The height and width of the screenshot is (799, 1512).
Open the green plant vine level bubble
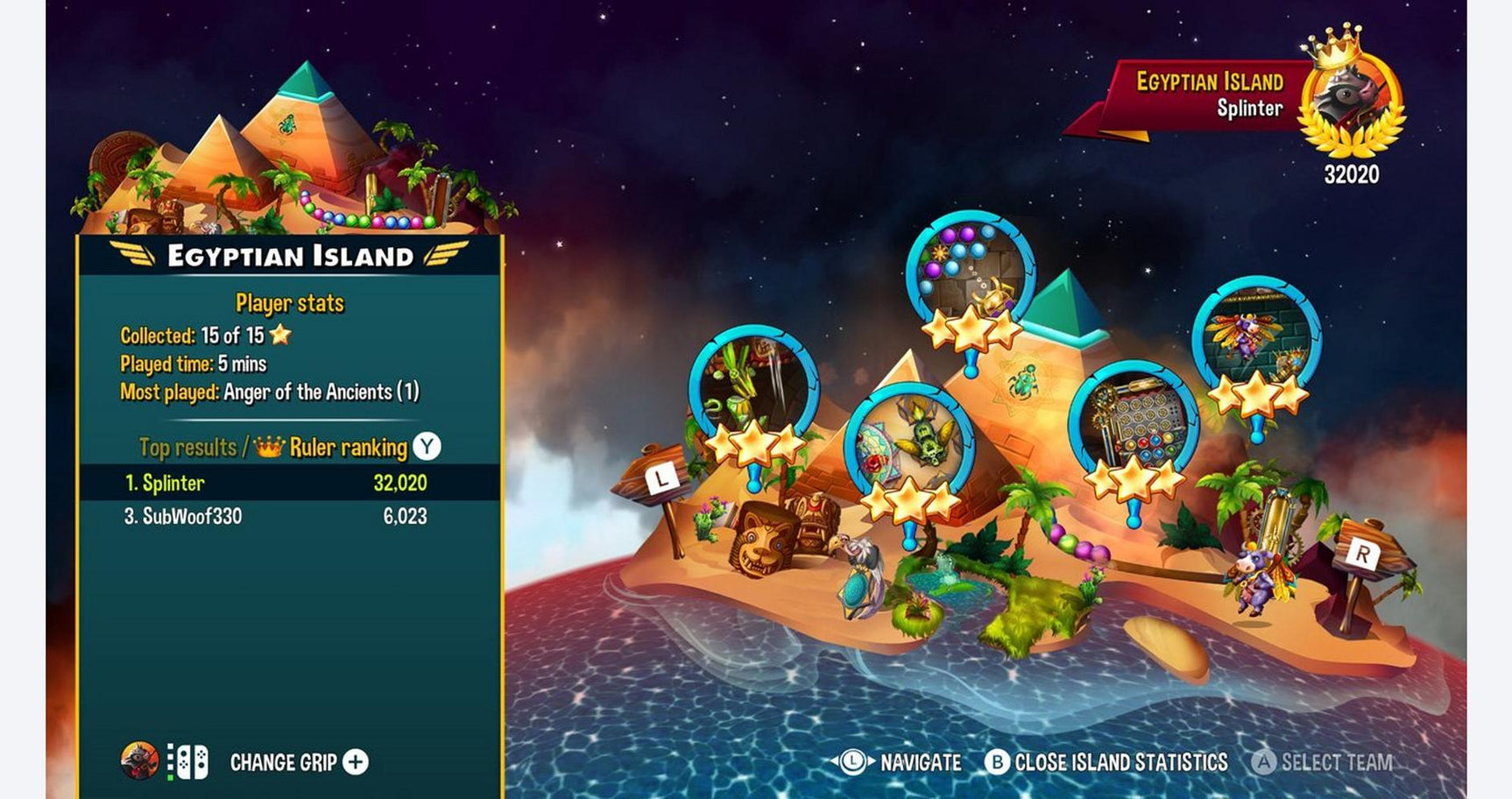pos(752,387)
